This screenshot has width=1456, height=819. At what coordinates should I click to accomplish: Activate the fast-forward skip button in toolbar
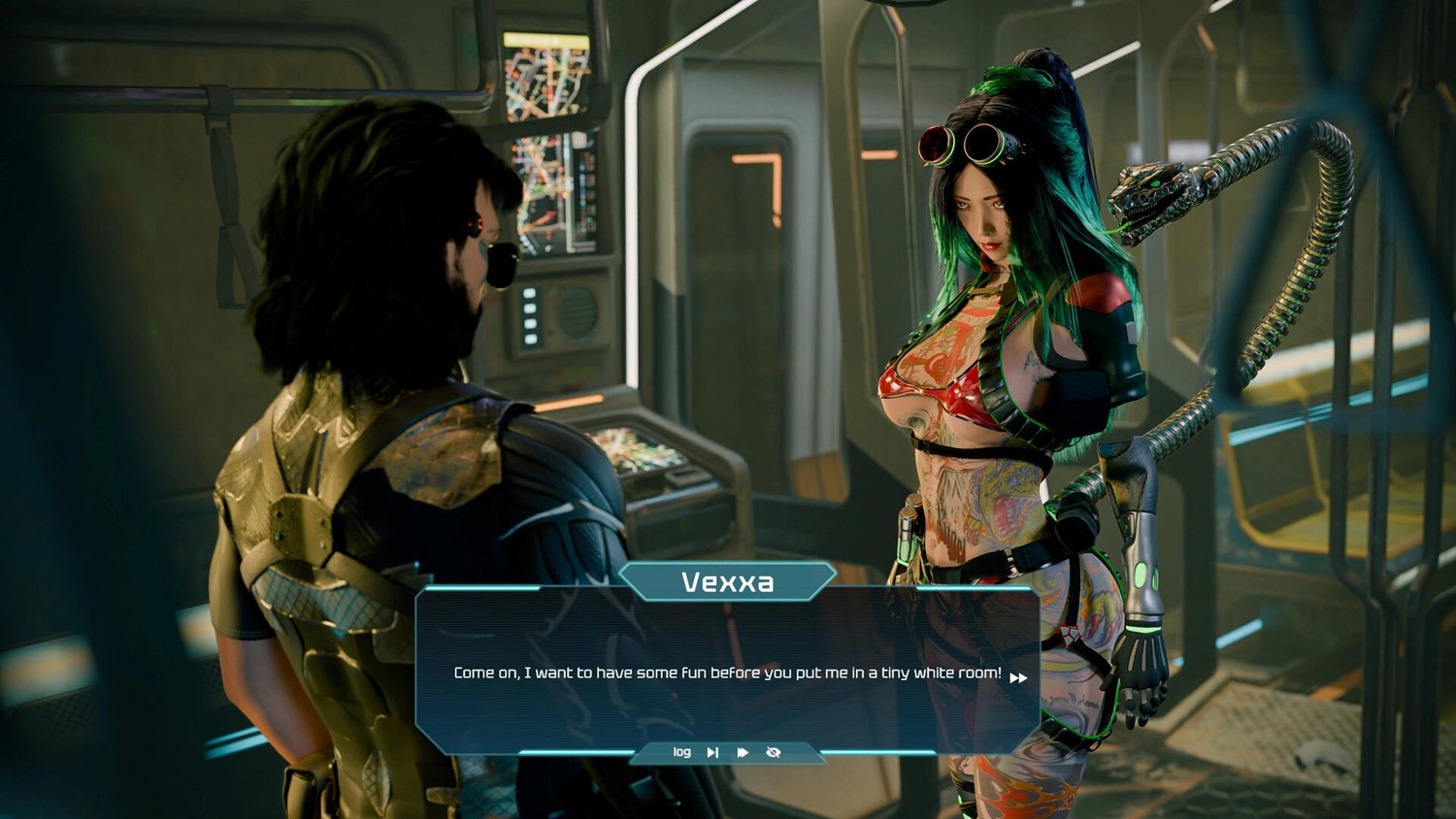[x=743, y=752]
